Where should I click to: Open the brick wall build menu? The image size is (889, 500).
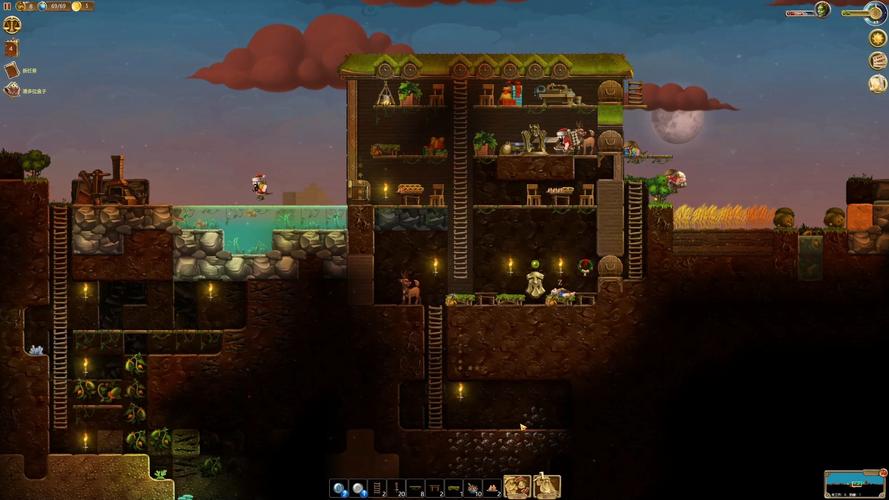coord(877,60)
